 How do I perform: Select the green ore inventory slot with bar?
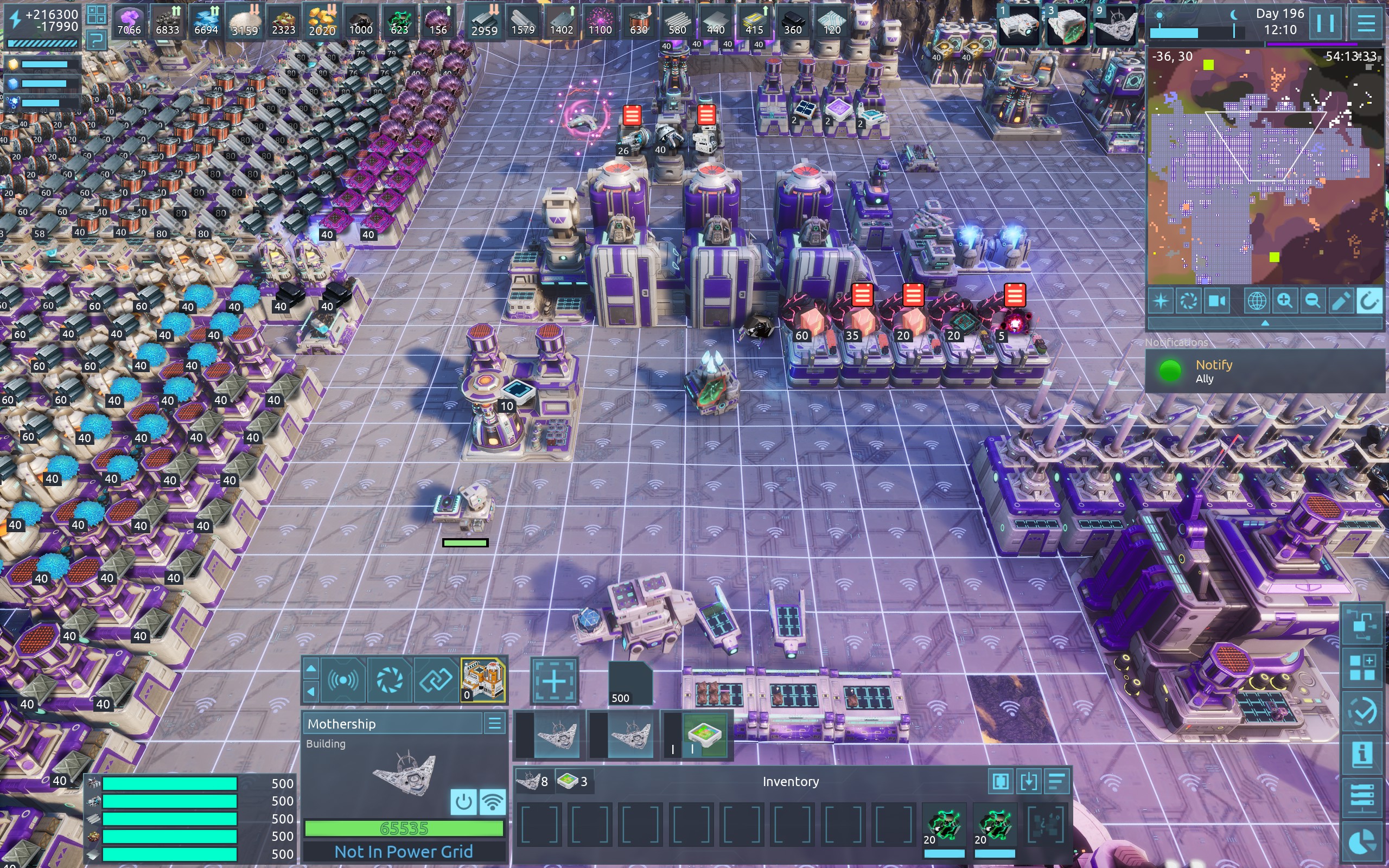[x=944, y=827]
